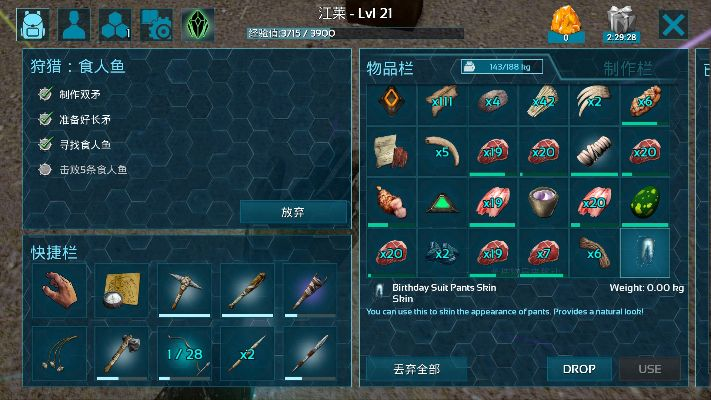Open the backpack inventory tab
Screen dimensions: 711x400
click(x=34, y=23)
